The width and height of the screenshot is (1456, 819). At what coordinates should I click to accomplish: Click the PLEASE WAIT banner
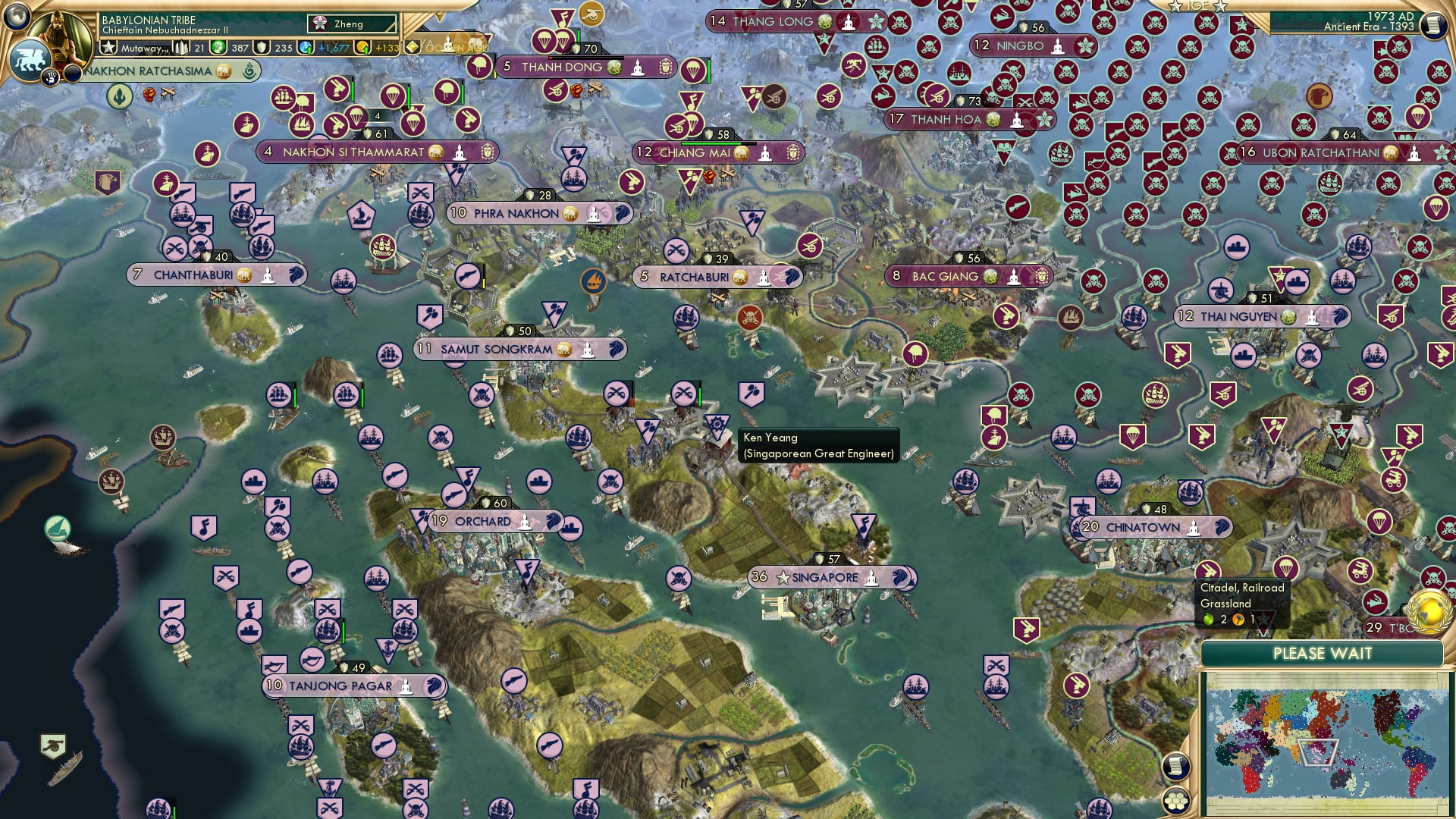click(1323, 652)
